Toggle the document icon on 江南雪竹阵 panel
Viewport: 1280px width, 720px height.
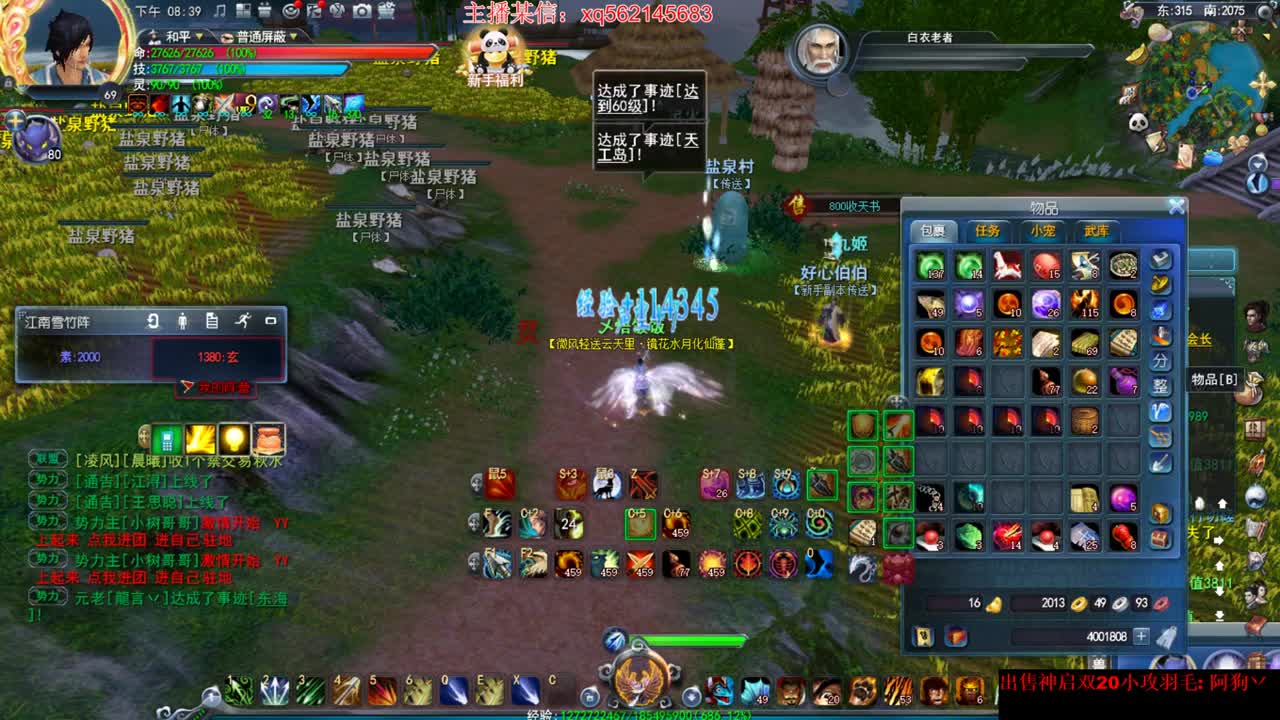[x=212, y=321]
